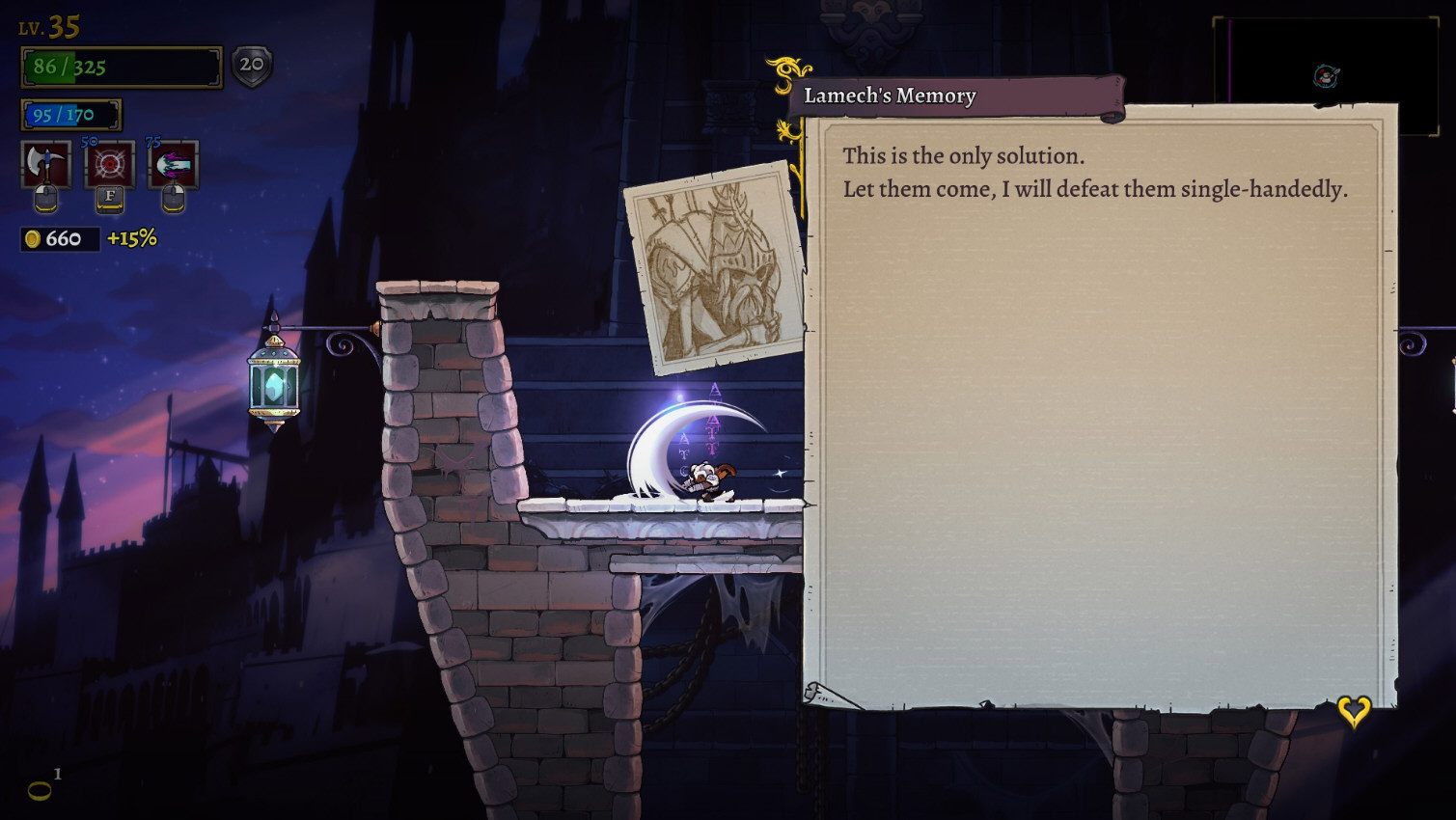Click the Lamech's Memory title banner
This screenshot has height=820, width=1456.
click(x=955, y=96)
